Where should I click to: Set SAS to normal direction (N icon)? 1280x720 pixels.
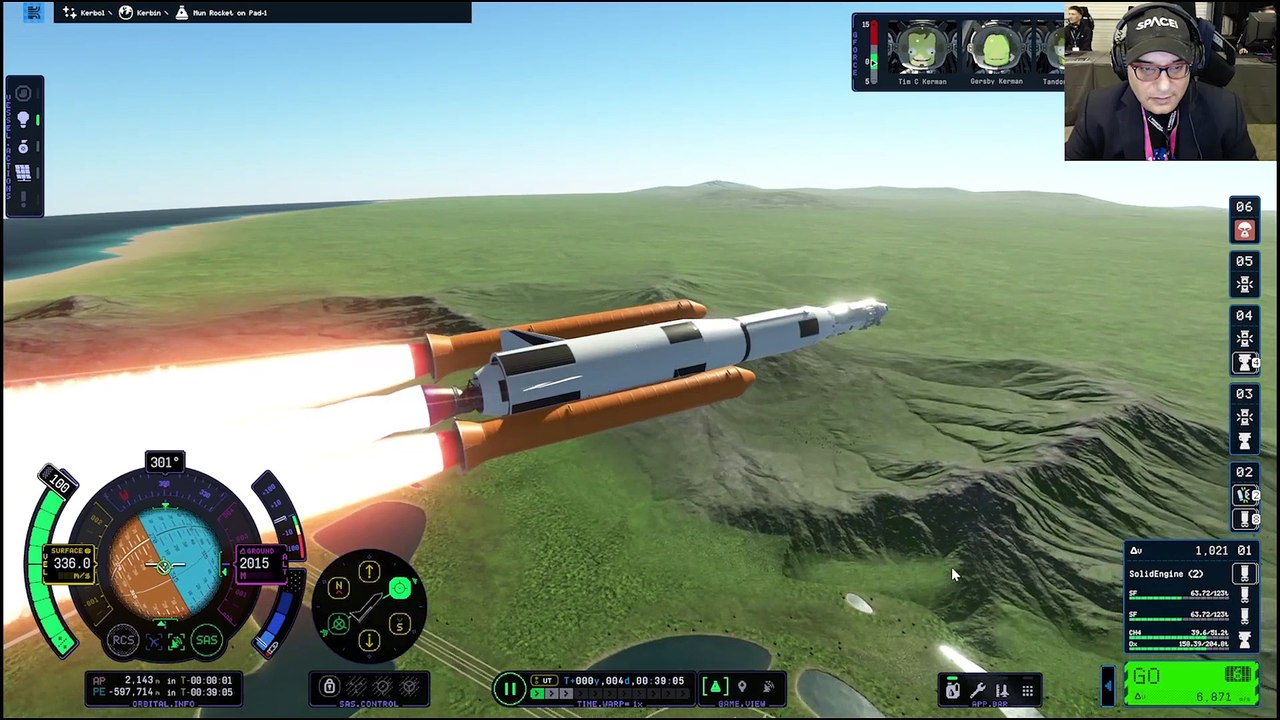pyautogui.click(x=339, y=588)
